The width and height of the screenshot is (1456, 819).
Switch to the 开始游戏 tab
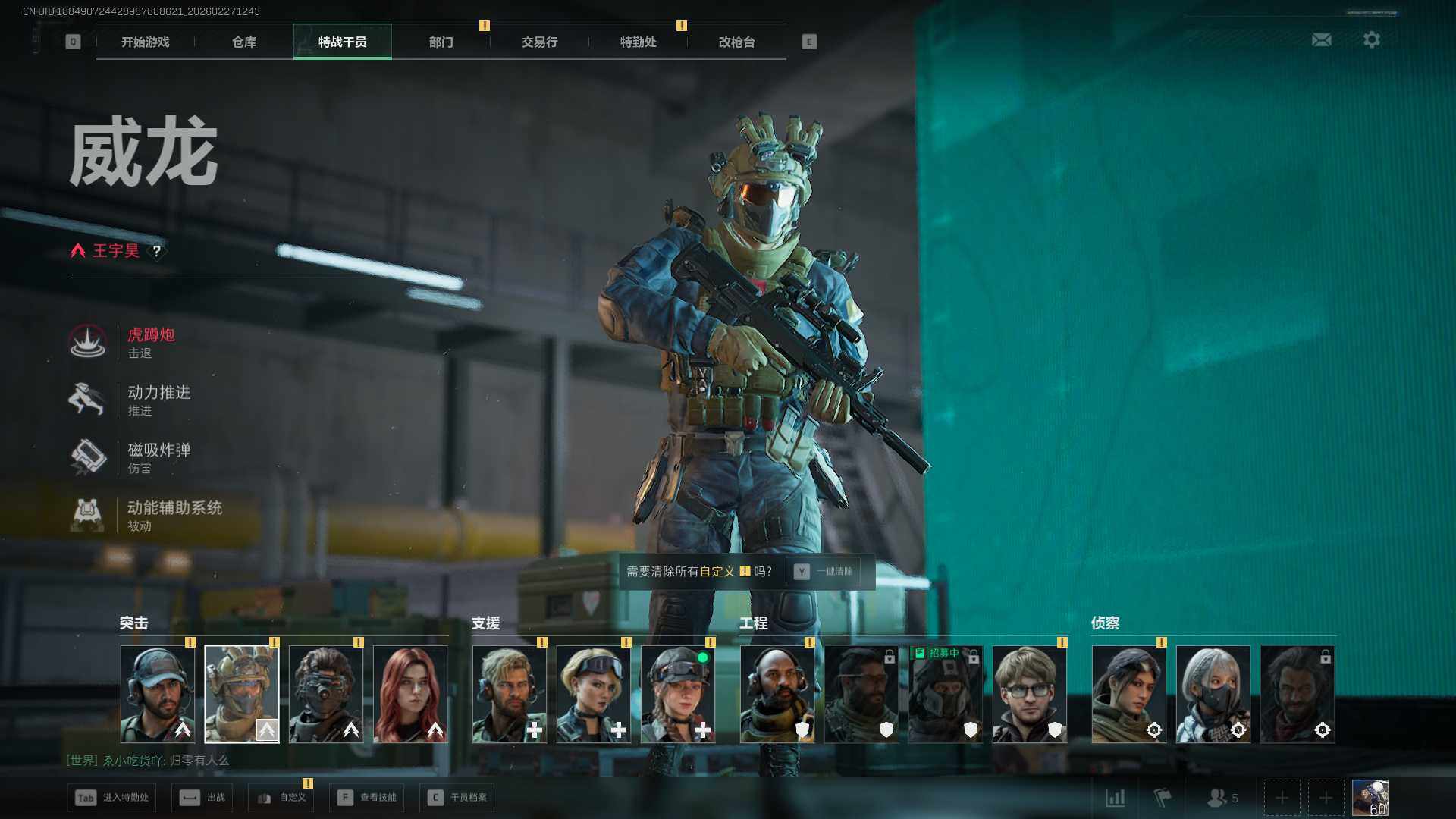tap(145, 42)
